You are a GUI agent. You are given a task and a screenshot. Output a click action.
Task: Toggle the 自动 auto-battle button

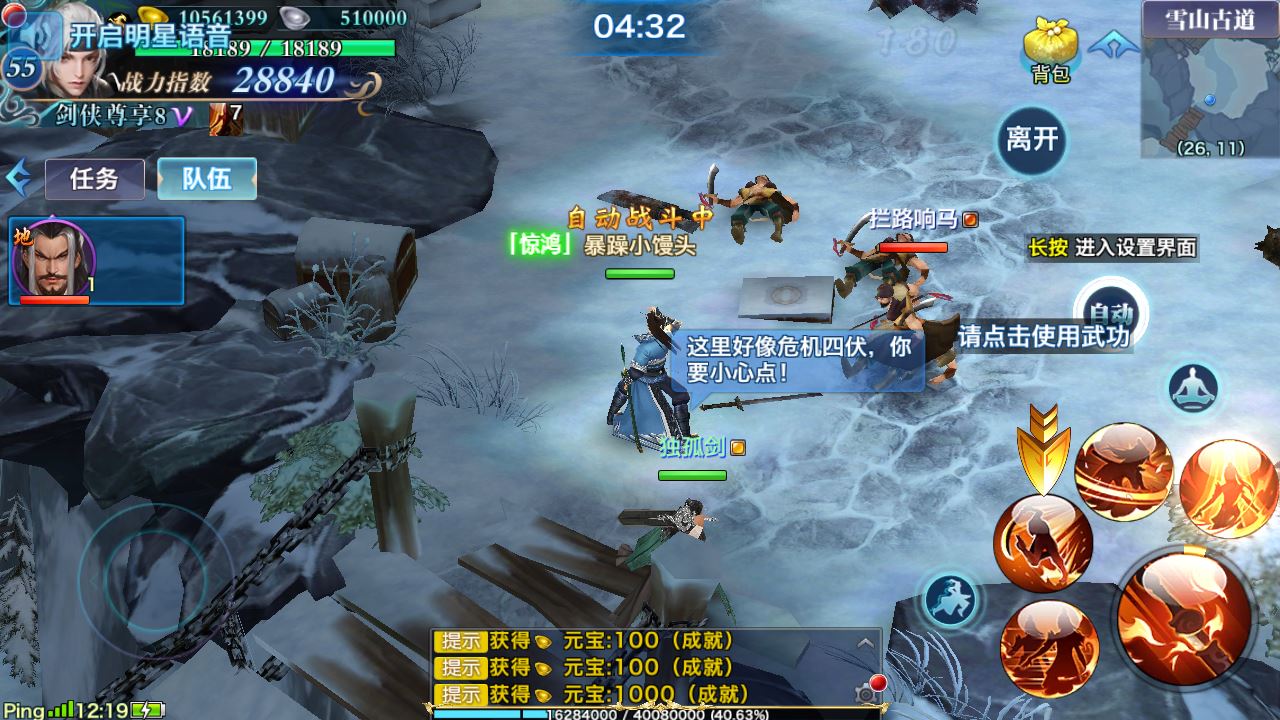[x=1110, y=312]
